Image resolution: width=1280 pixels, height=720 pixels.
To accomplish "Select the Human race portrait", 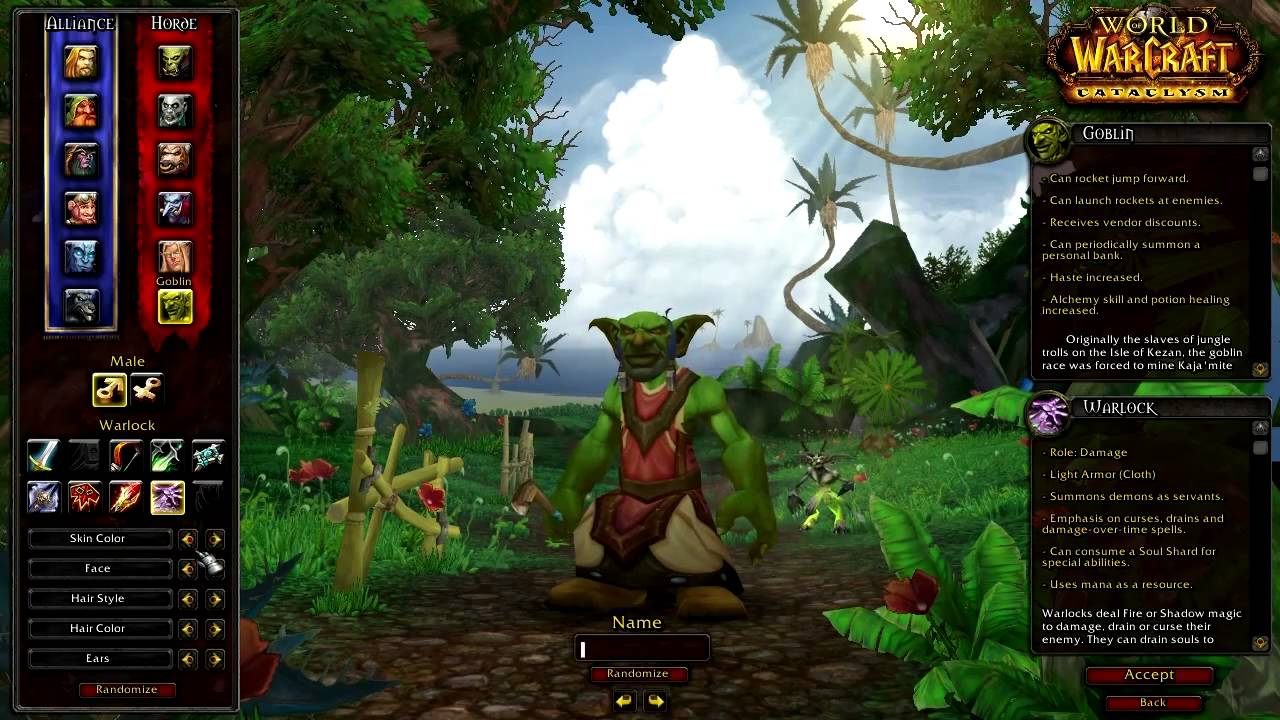I will [x=81, y=62].
